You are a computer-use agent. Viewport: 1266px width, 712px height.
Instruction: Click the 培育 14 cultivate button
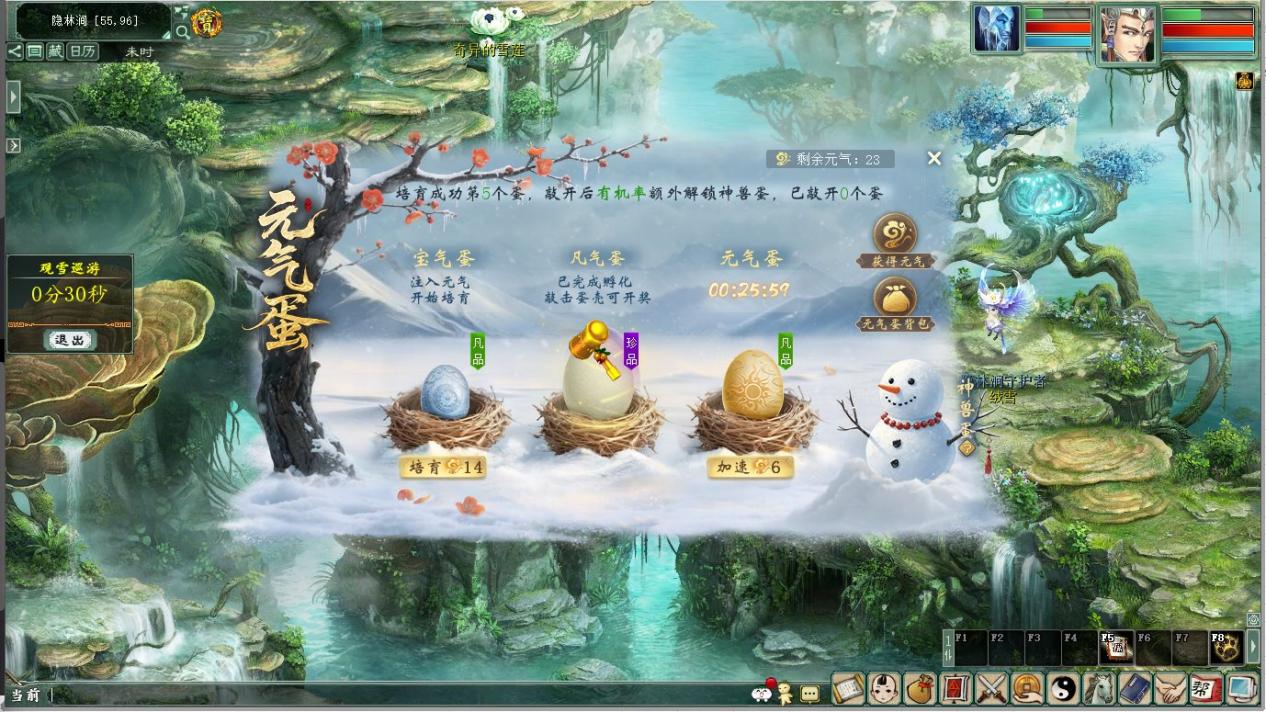pyautogui.click(x=443, y=467)
